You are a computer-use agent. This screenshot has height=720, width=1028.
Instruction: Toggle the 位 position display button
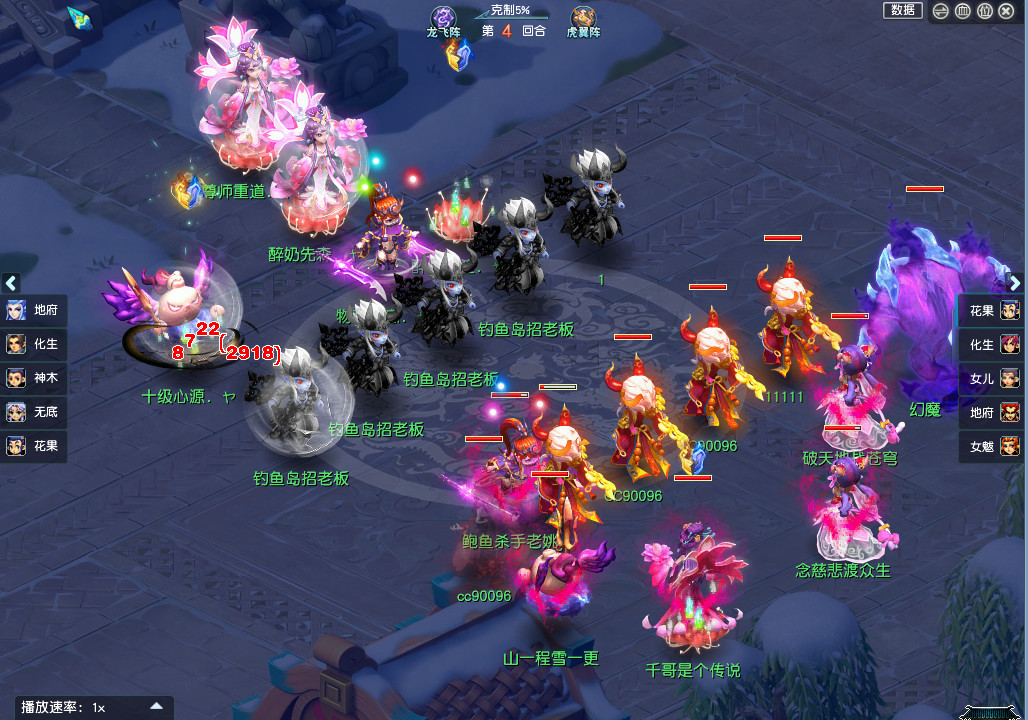[x=984, y=11]
